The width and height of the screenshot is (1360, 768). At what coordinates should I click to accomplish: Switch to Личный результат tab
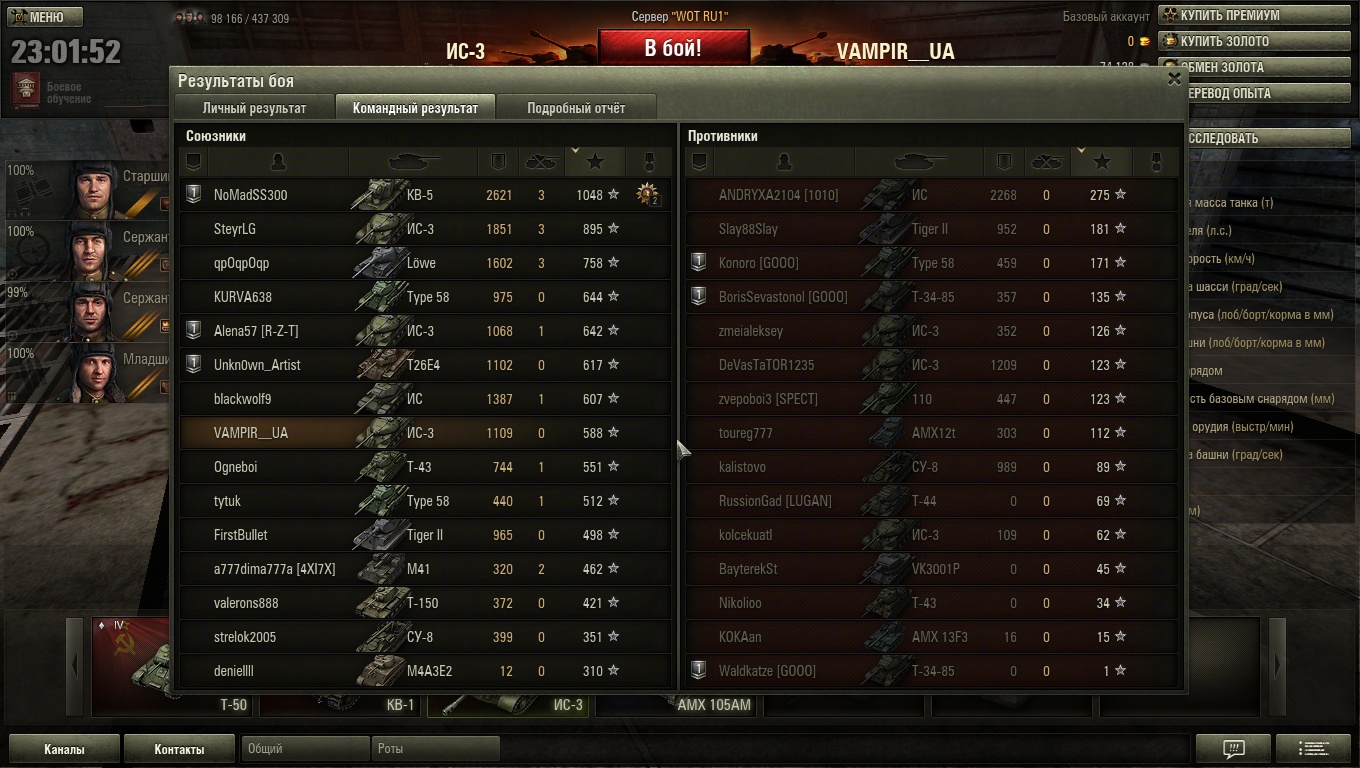coord(254,108)
